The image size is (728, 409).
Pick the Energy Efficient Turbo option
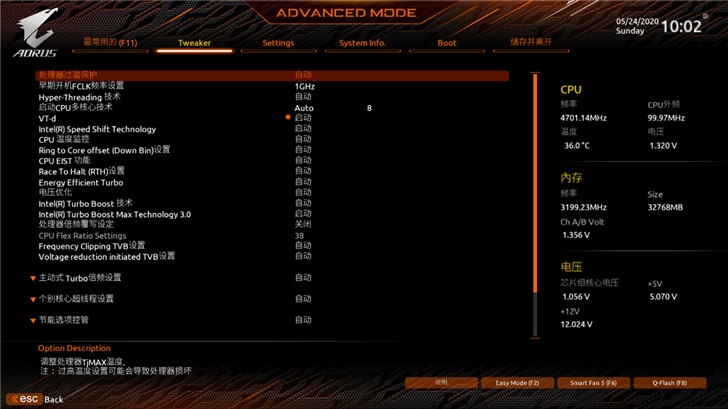[x=81, y=182]
